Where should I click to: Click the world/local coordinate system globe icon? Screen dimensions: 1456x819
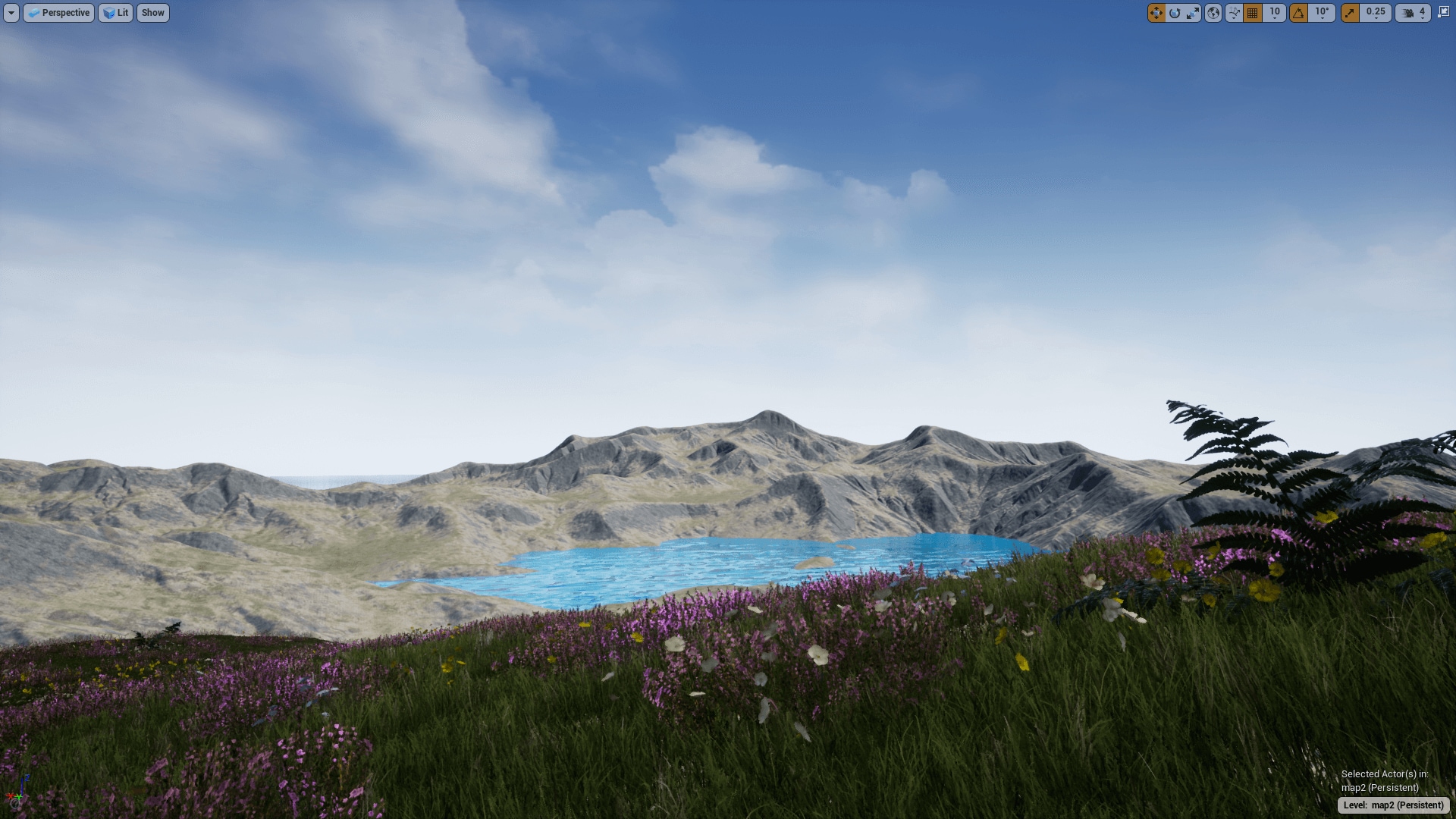[1214, 12]
